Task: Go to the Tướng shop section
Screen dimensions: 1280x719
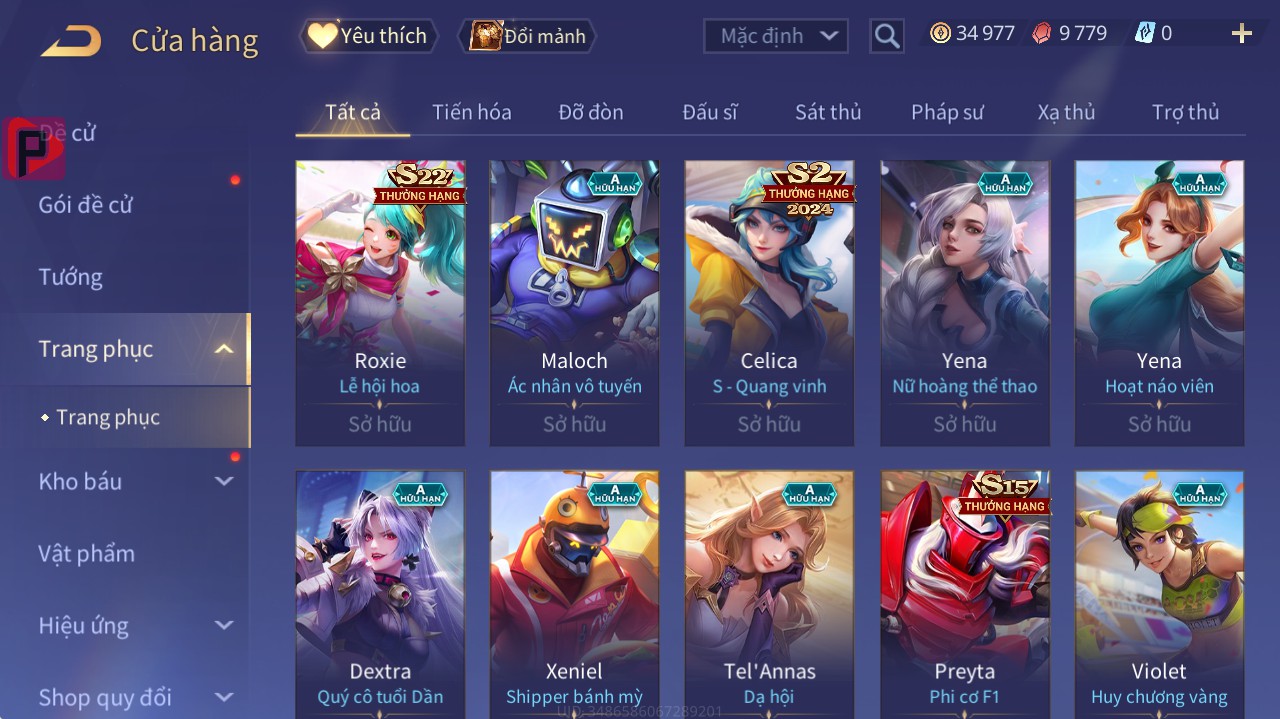Action: click(70, 277)
